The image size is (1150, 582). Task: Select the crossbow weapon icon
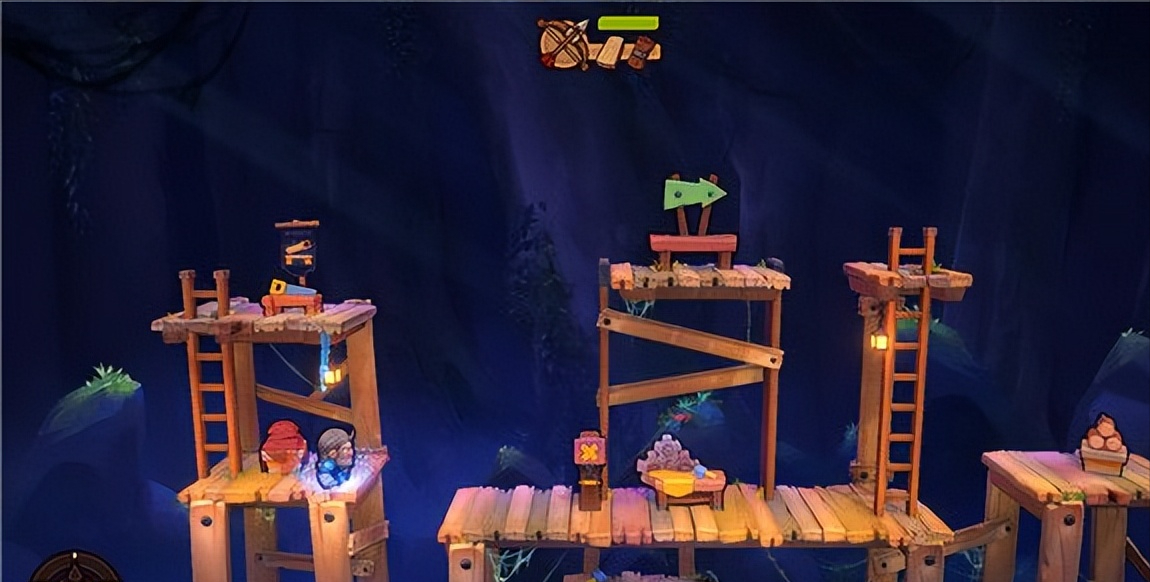563,44
